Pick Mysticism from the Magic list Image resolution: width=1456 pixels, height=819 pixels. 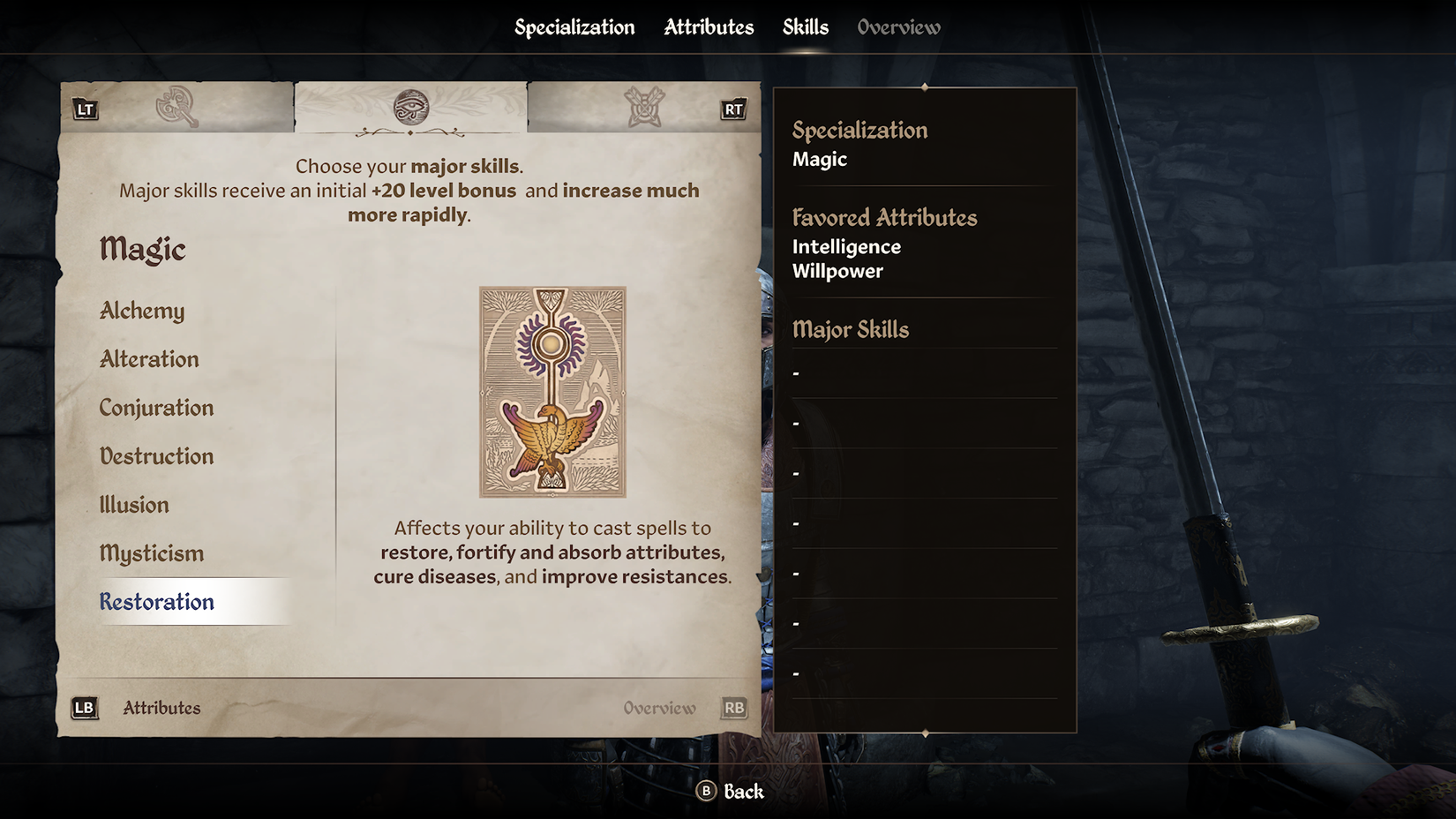[152, 553]
